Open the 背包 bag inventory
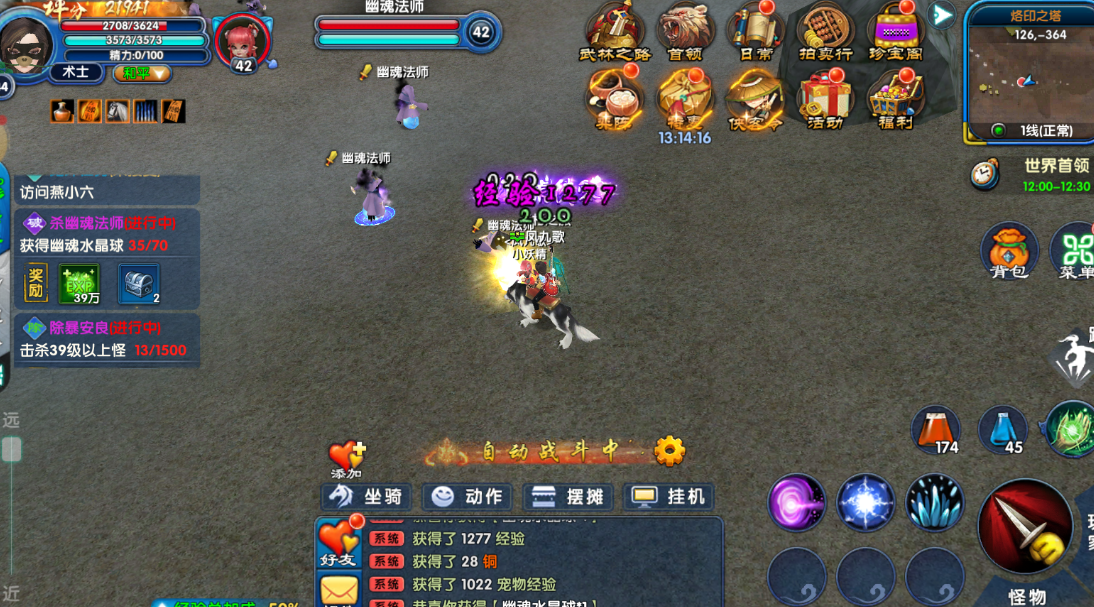The height and width of the screenshot is (607, 1094). pyautogui.click(x=1008, y=250)
